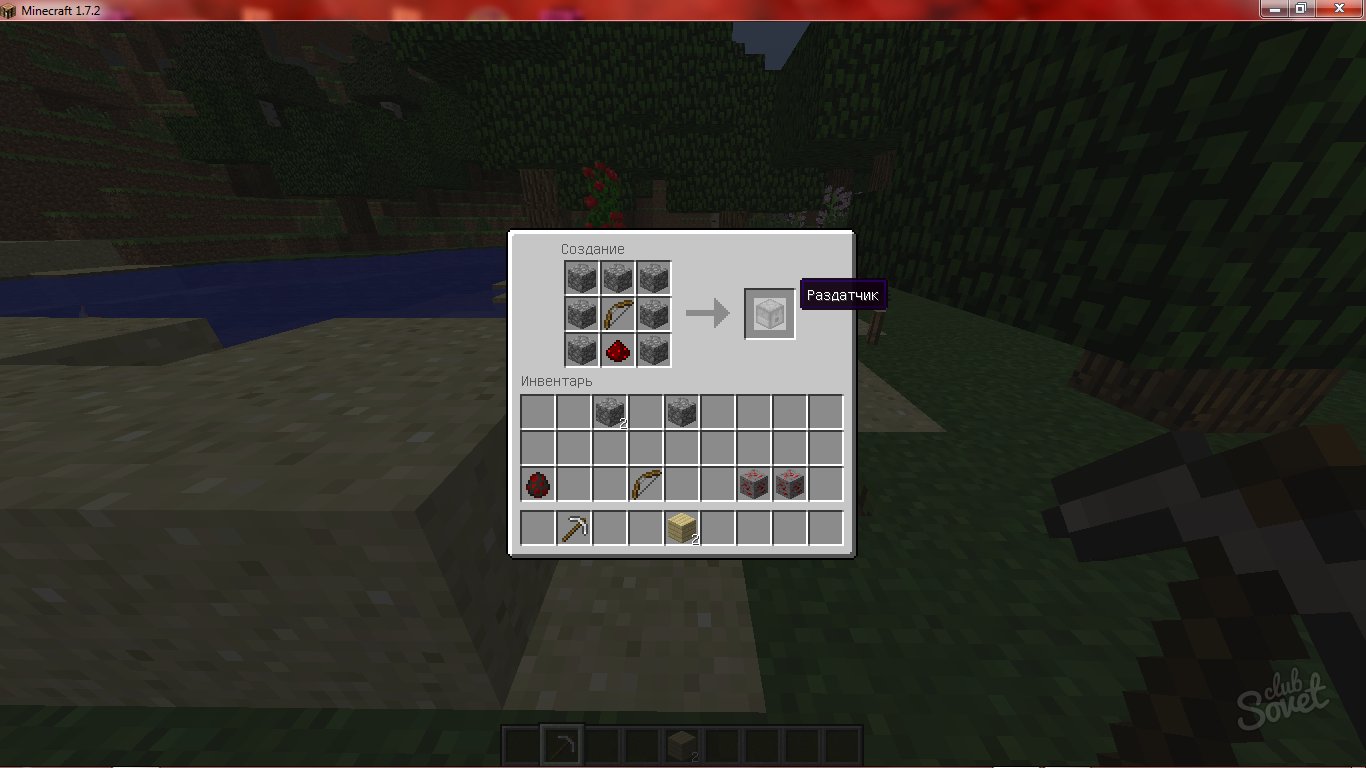Screen dimensions: 1366x768
Task: Pick up the bow in the crafting grid
Action: (x=617, y=314)
